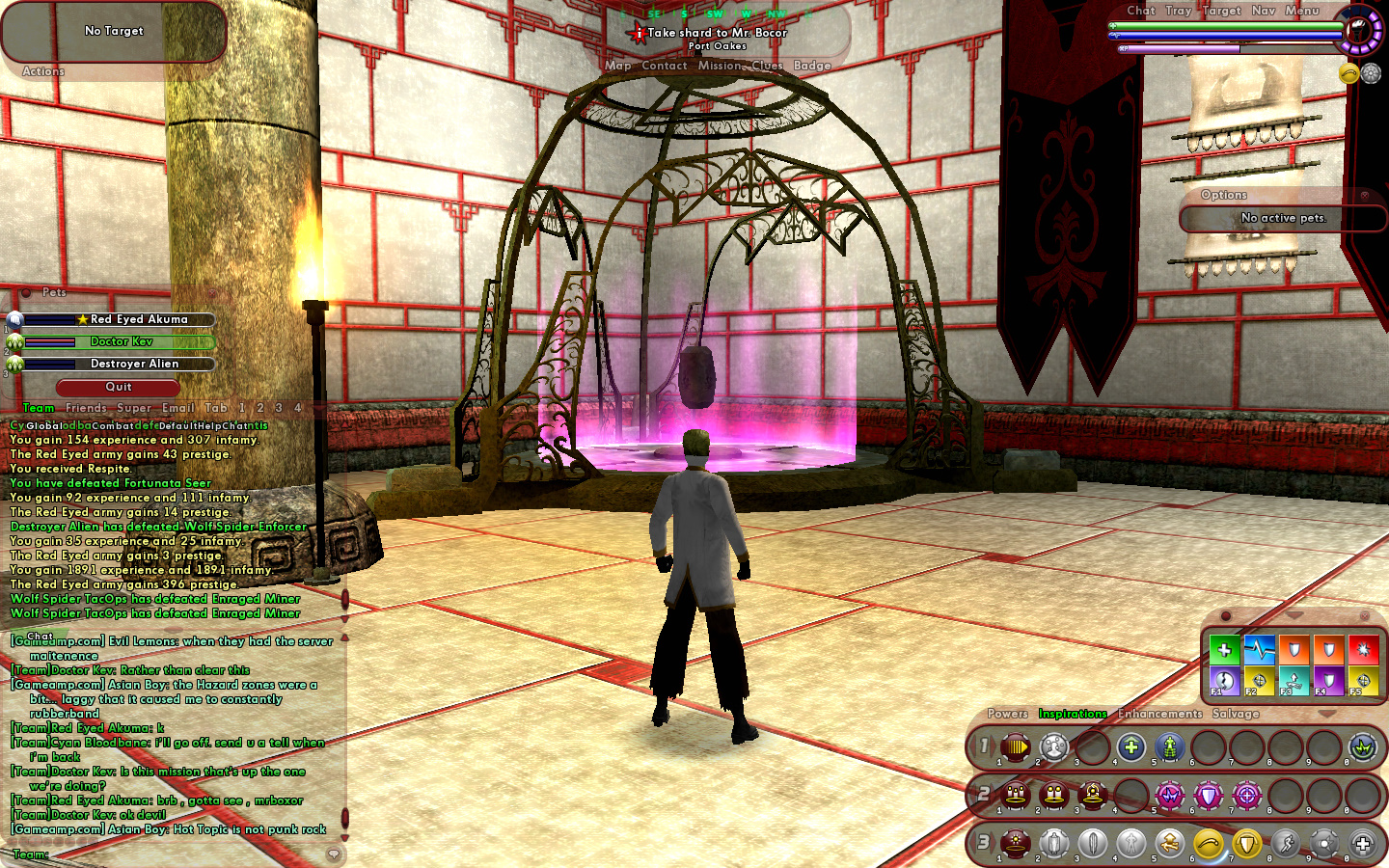This screenshot has height=868, width=1389.
Task: Open the Map from the Nav bar
Action: coord(618,66)
